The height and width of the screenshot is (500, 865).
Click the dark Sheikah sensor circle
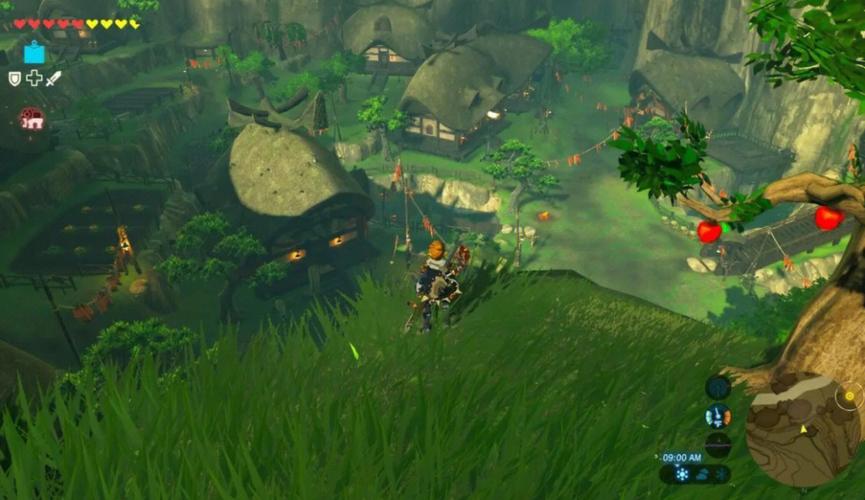(717, 387)
